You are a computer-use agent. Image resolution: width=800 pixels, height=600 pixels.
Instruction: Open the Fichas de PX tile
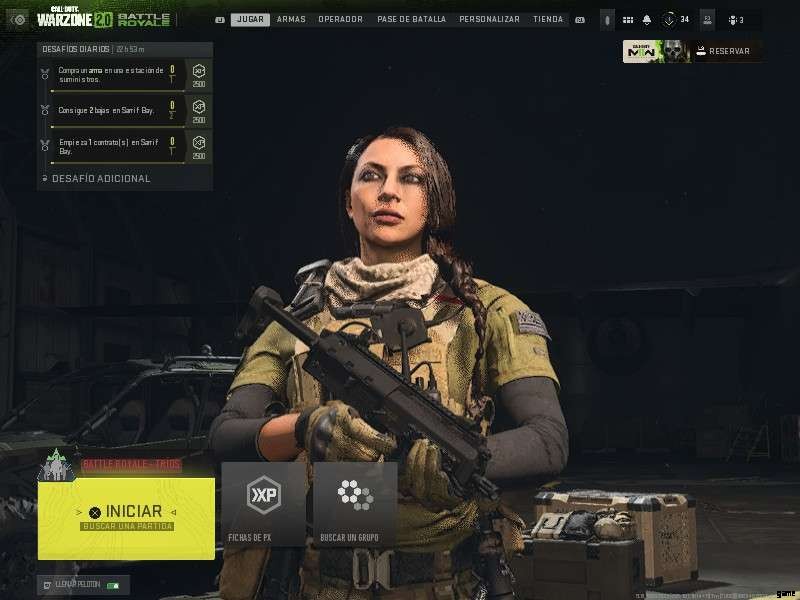tap(264, 504)
